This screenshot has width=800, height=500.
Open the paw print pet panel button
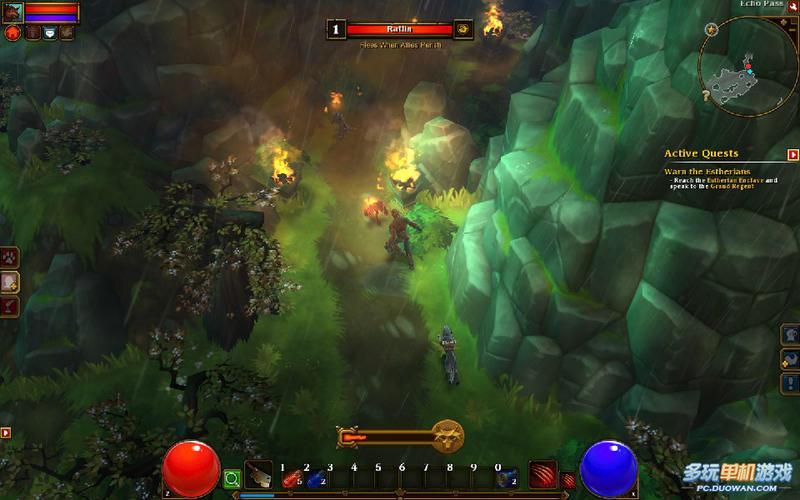coord(10,257)
